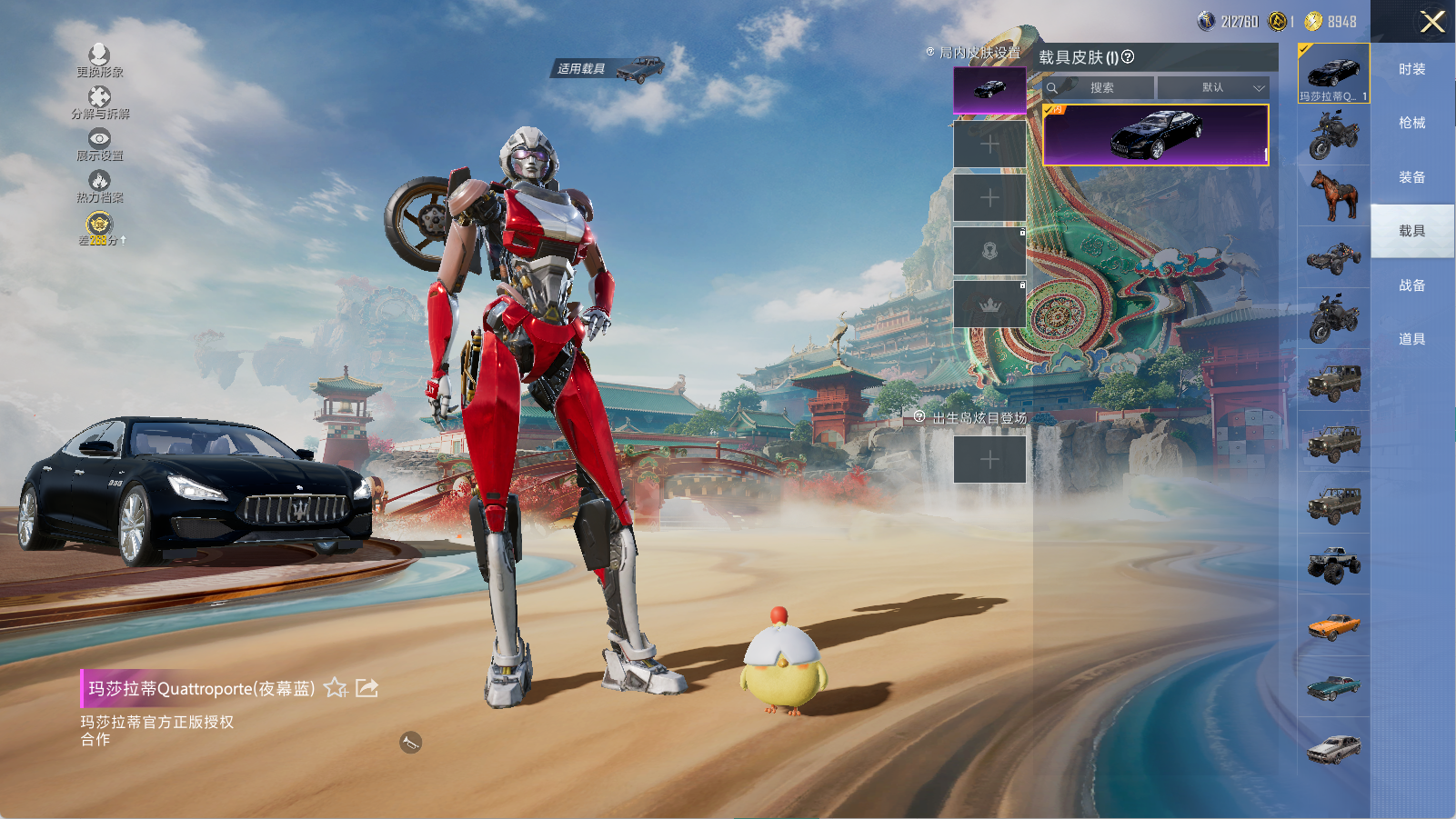
Task: Select the 装备 equipment tab
Action: [x=1411, y=177]
